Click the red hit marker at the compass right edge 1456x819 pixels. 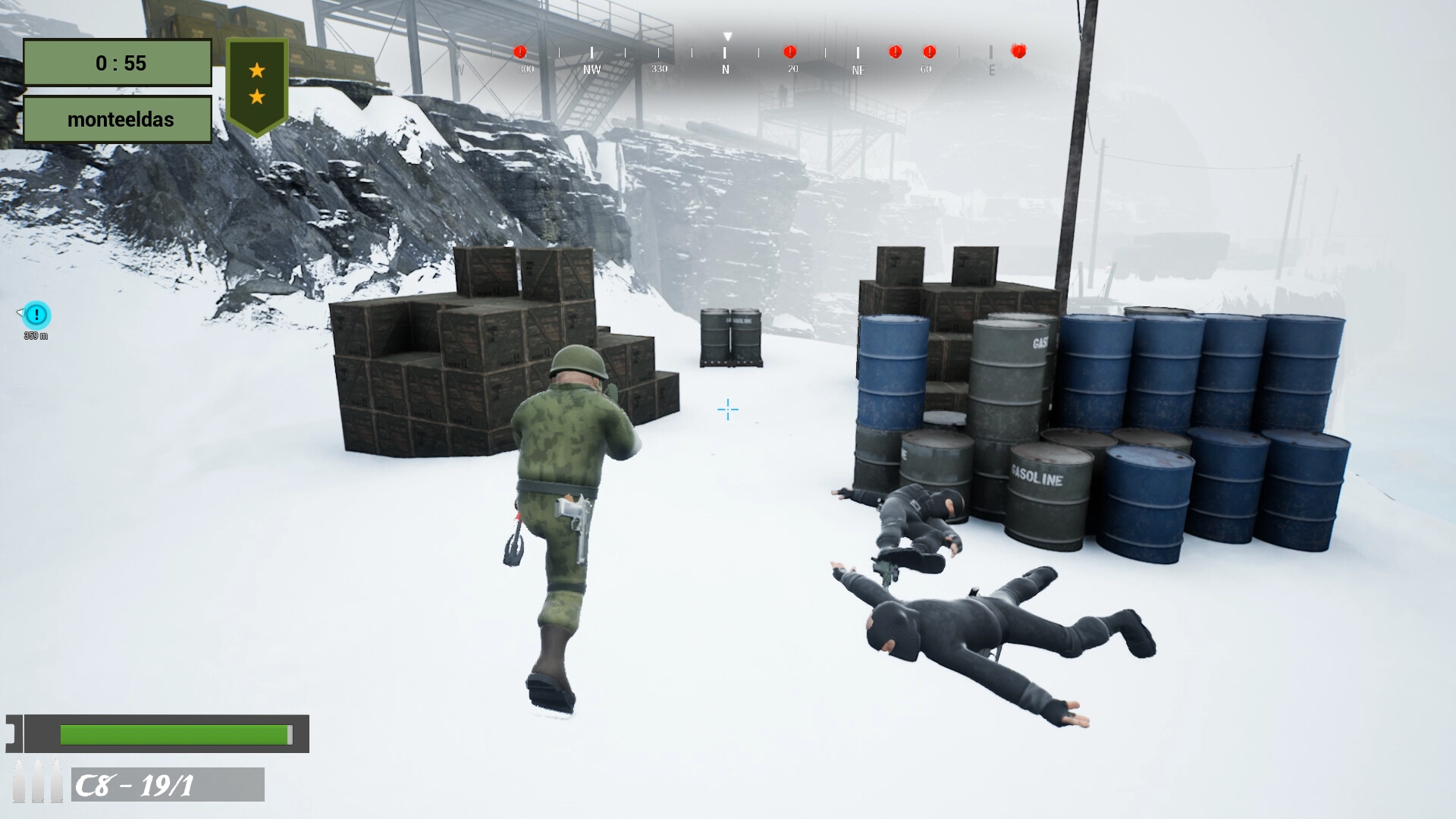point(1018,52)
